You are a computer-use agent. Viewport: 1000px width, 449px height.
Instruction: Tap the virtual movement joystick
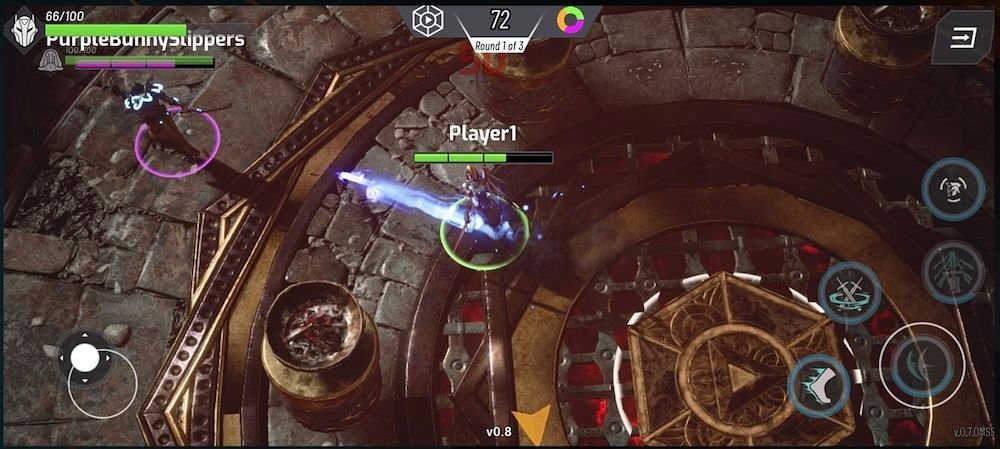click(86, 357)
